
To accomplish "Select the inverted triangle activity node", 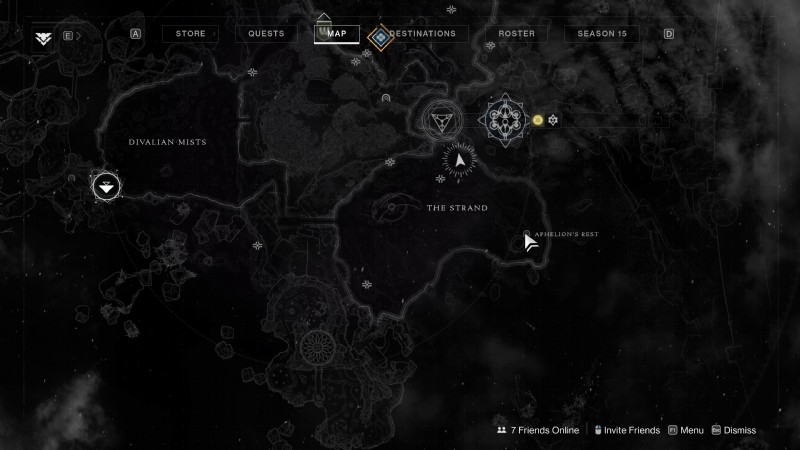I will [438, 121].
